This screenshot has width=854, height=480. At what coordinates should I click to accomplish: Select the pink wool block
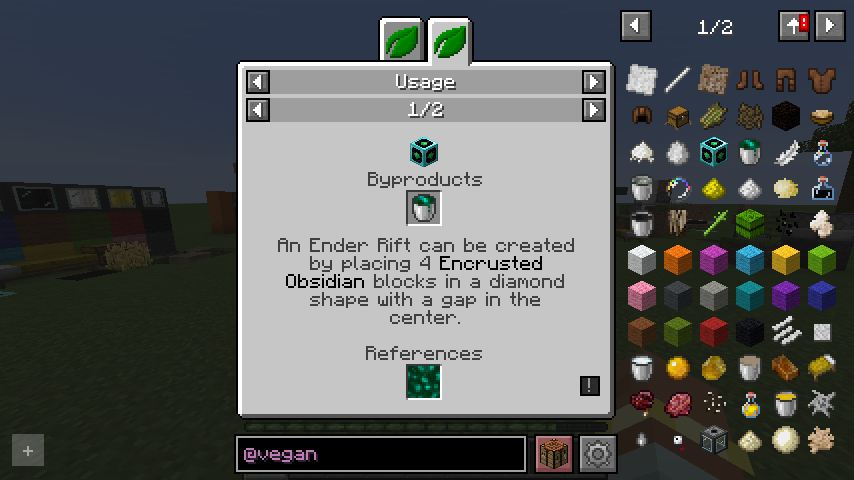pos(641,295)
